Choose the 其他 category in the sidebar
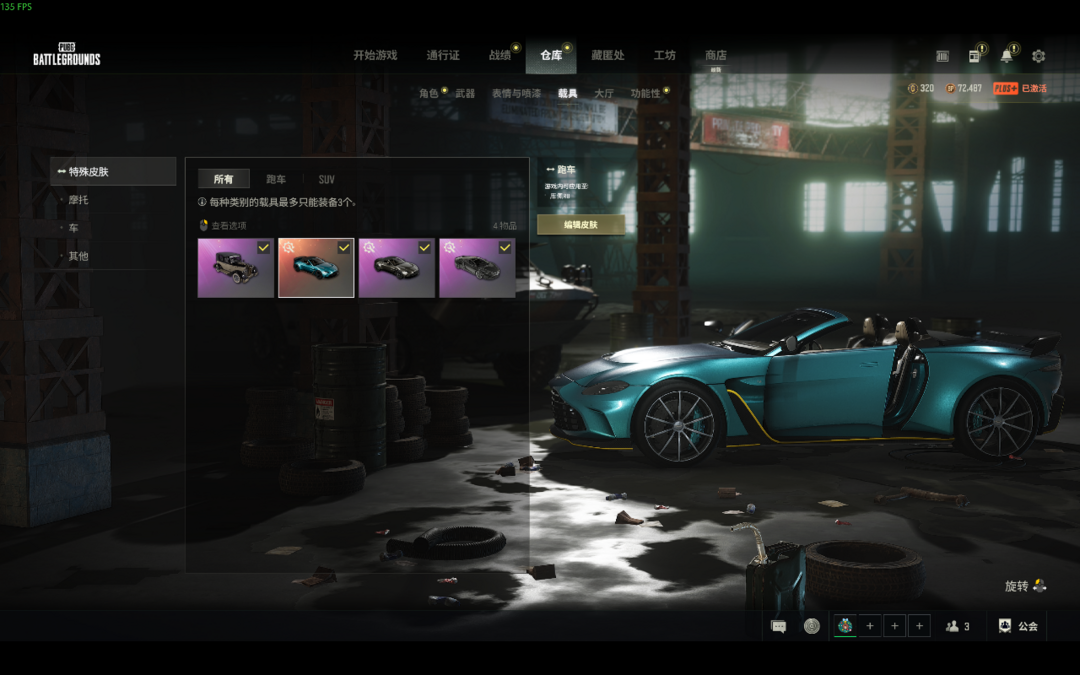Screen dimensions: 1080x675 coord(79,256)
